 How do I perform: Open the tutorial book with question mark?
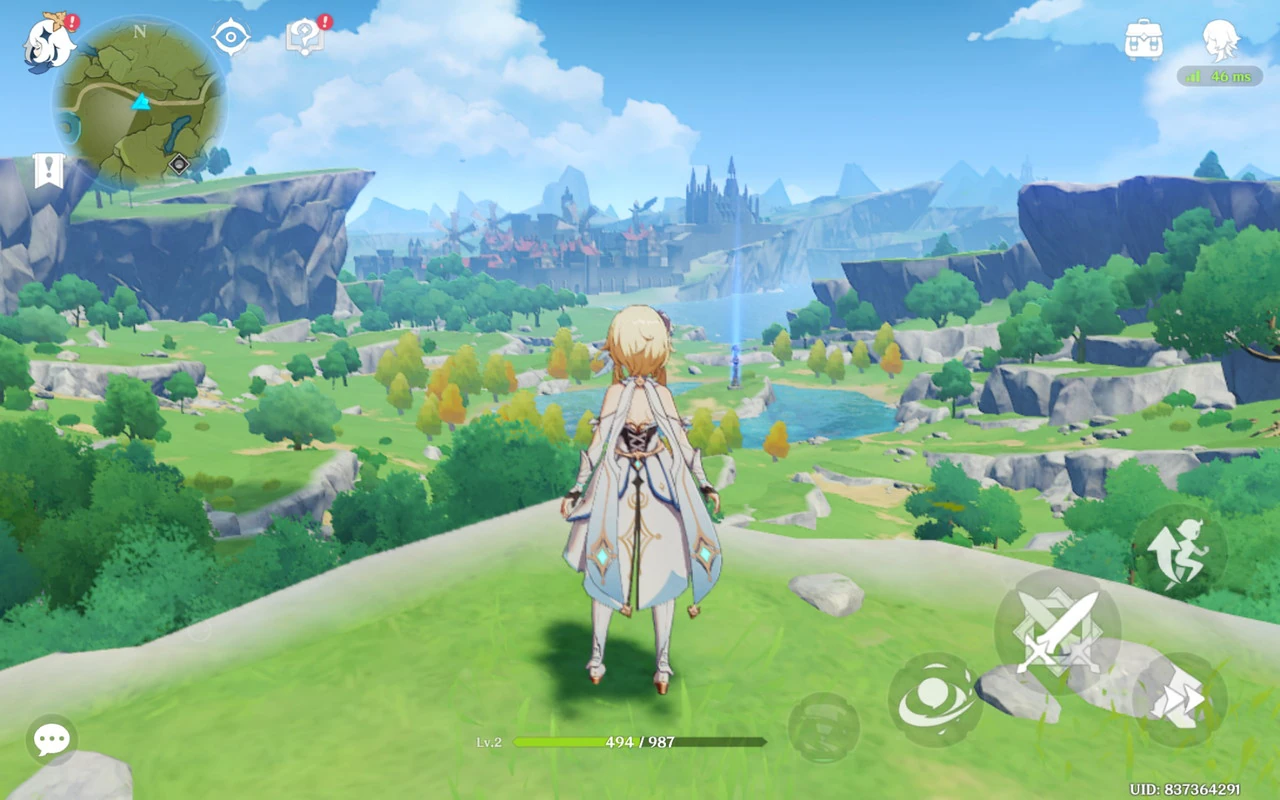click(x=303, y=39)
